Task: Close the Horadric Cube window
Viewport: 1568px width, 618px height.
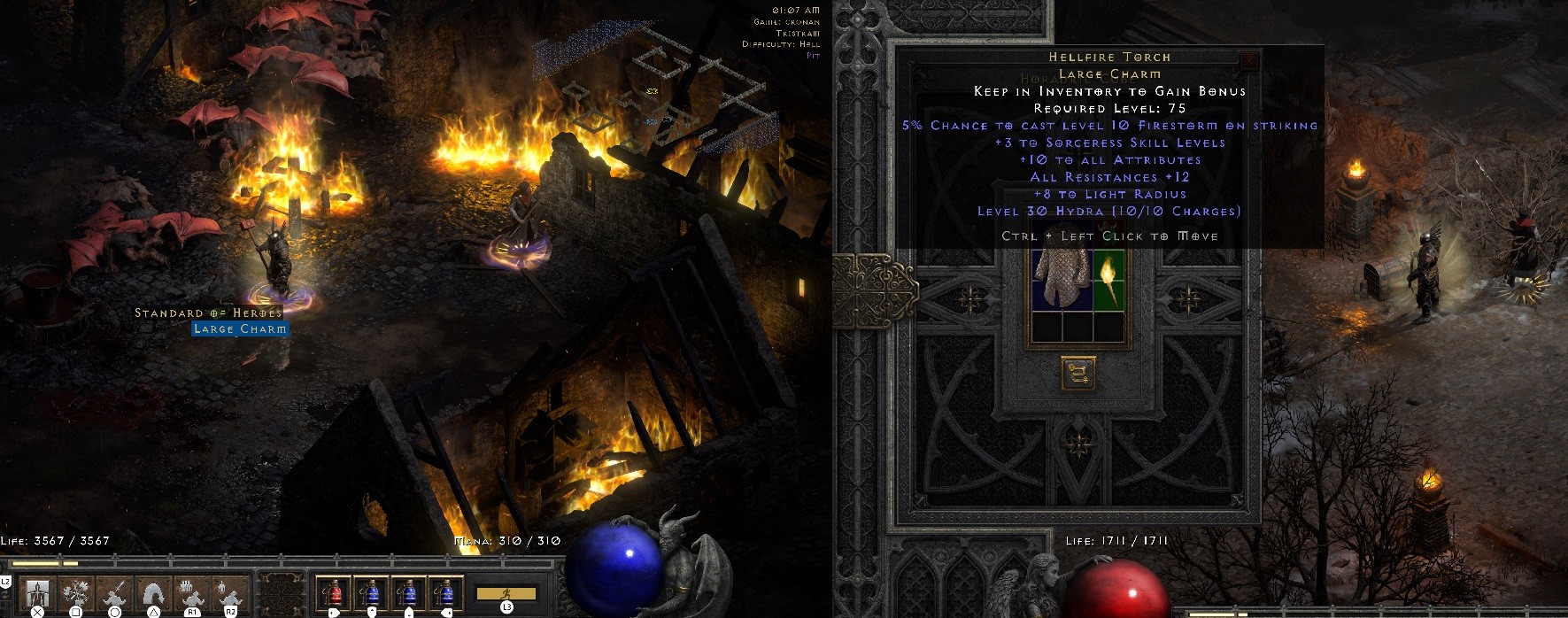Action: 1248,60
